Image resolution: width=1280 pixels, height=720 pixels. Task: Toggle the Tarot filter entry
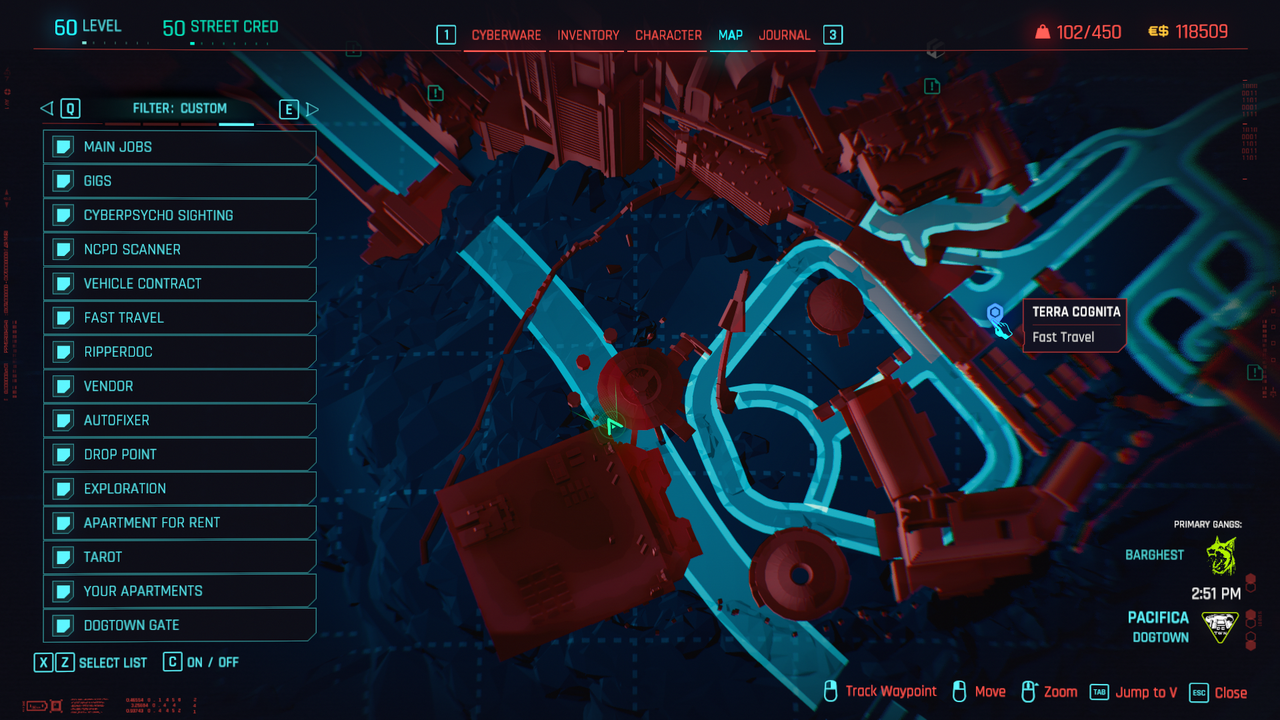click(x=180, y=557)
